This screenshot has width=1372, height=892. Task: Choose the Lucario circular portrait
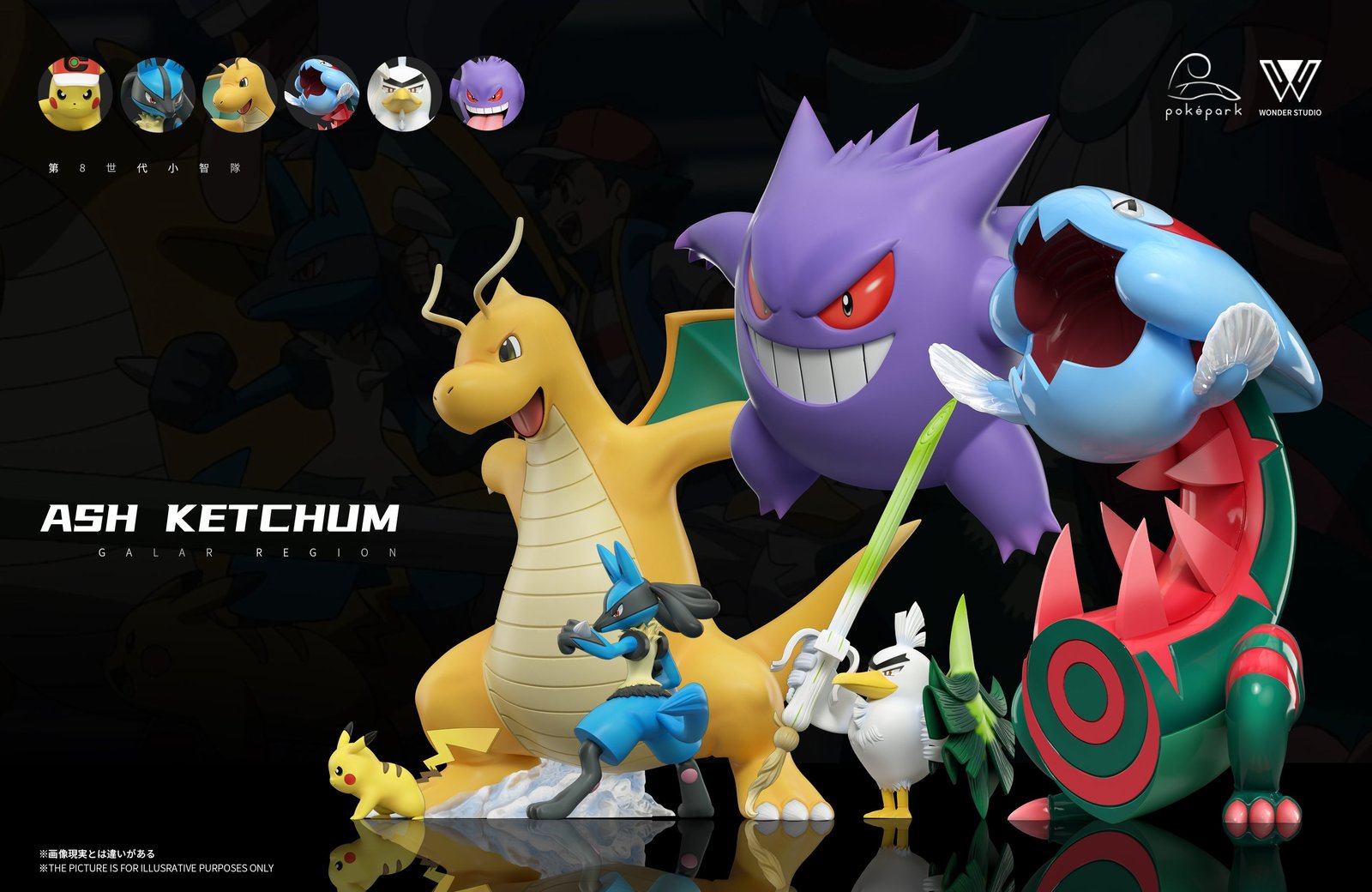click(157, 93)
